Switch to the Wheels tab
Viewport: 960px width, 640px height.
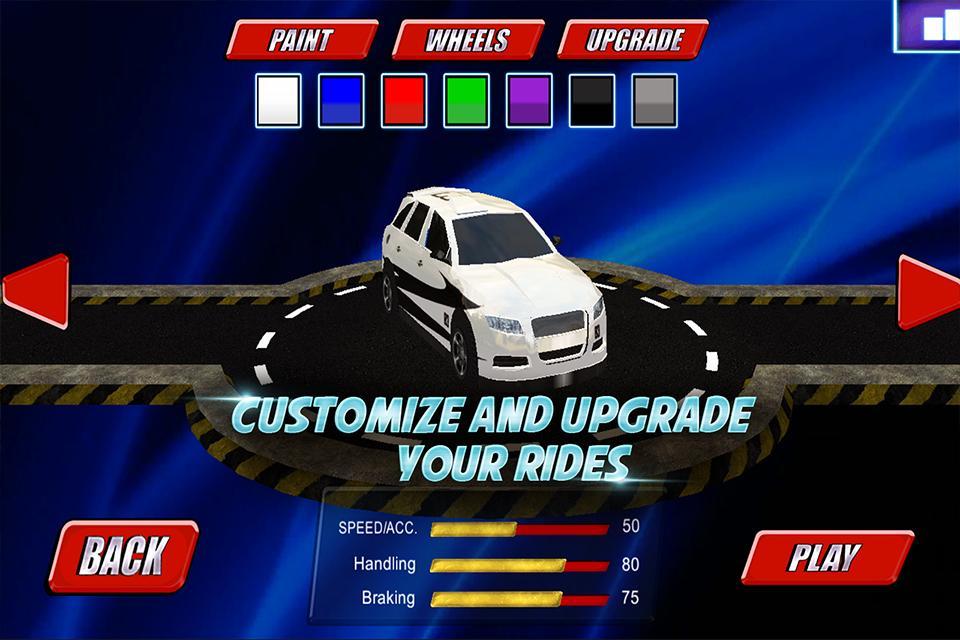point(467,41)
